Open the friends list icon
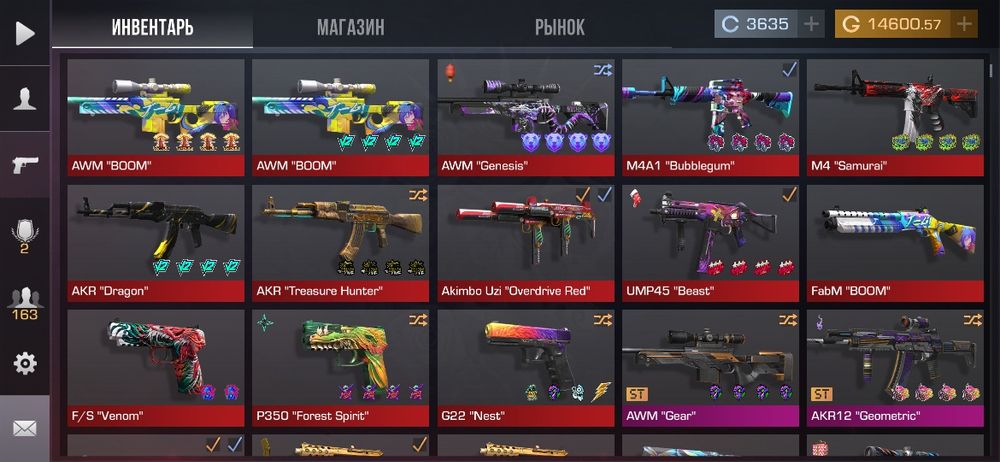The image size is (1000, 462). (x=25, y=300)
